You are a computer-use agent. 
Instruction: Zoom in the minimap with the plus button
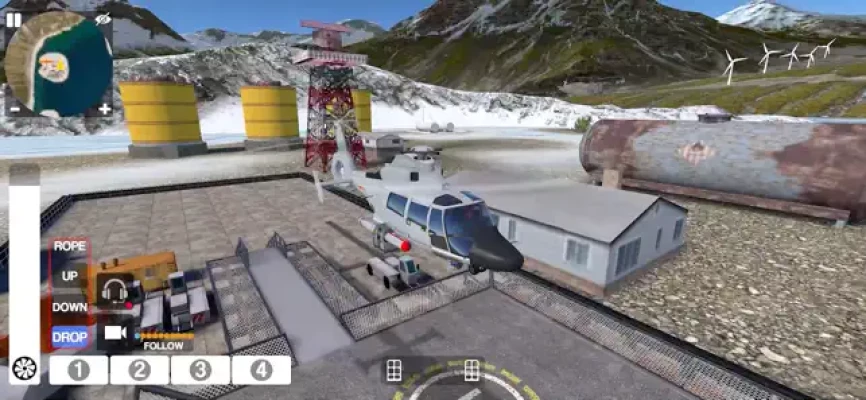[x=104, y=108]
